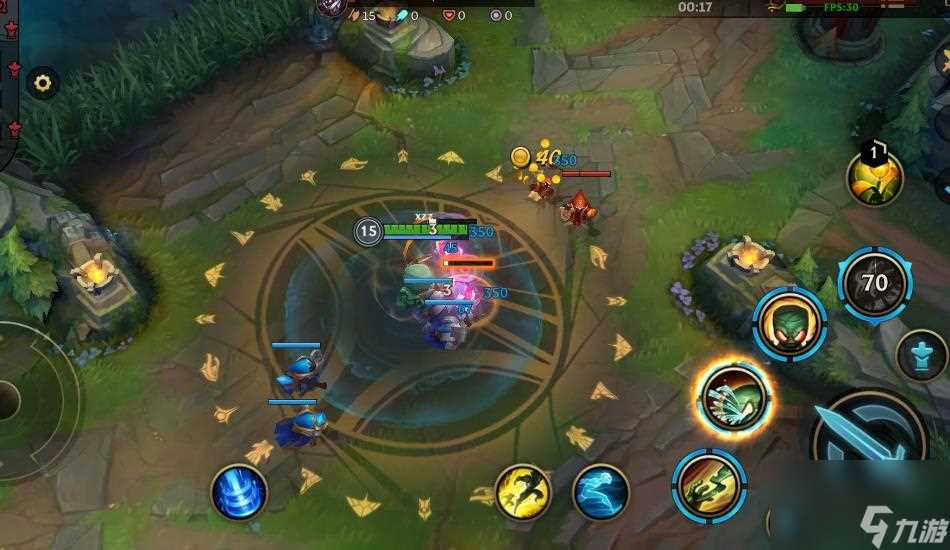Trigger the green claw slash ability
The height and width of the screenshot is (550, 950).
[709, 486]
